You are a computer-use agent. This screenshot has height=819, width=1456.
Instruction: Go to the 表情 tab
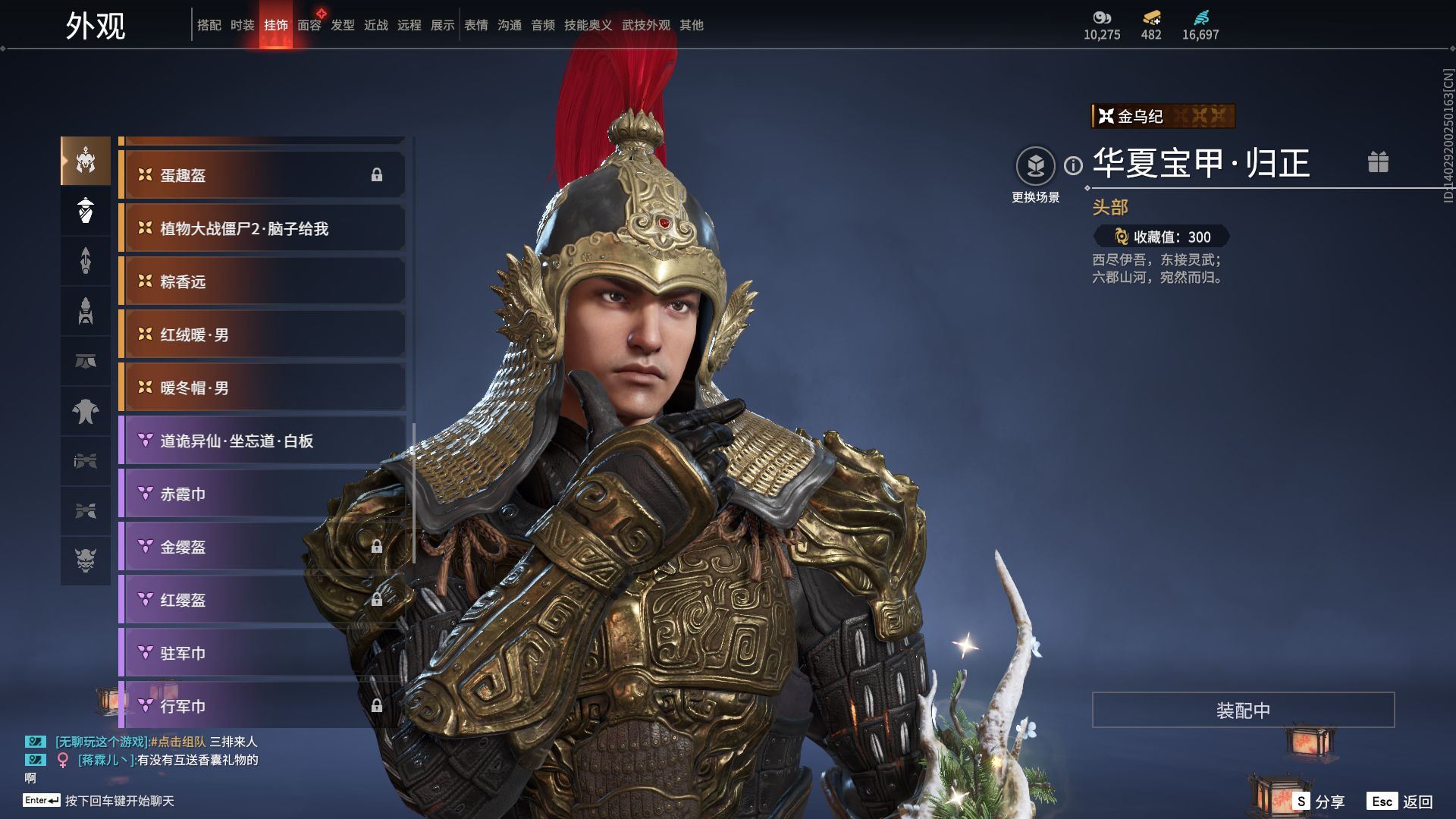(476, 25)
